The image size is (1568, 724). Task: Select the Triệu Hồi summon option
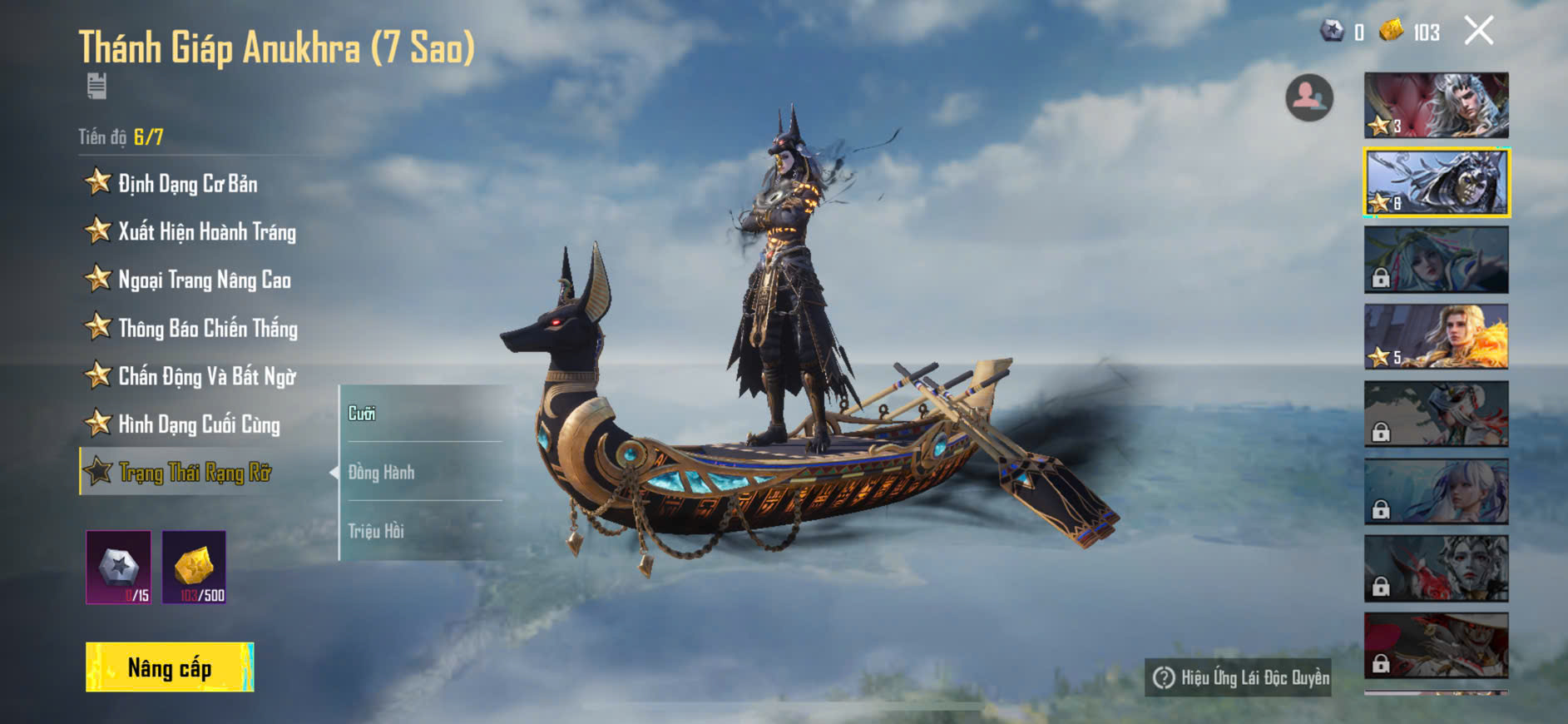click(376, 531)
